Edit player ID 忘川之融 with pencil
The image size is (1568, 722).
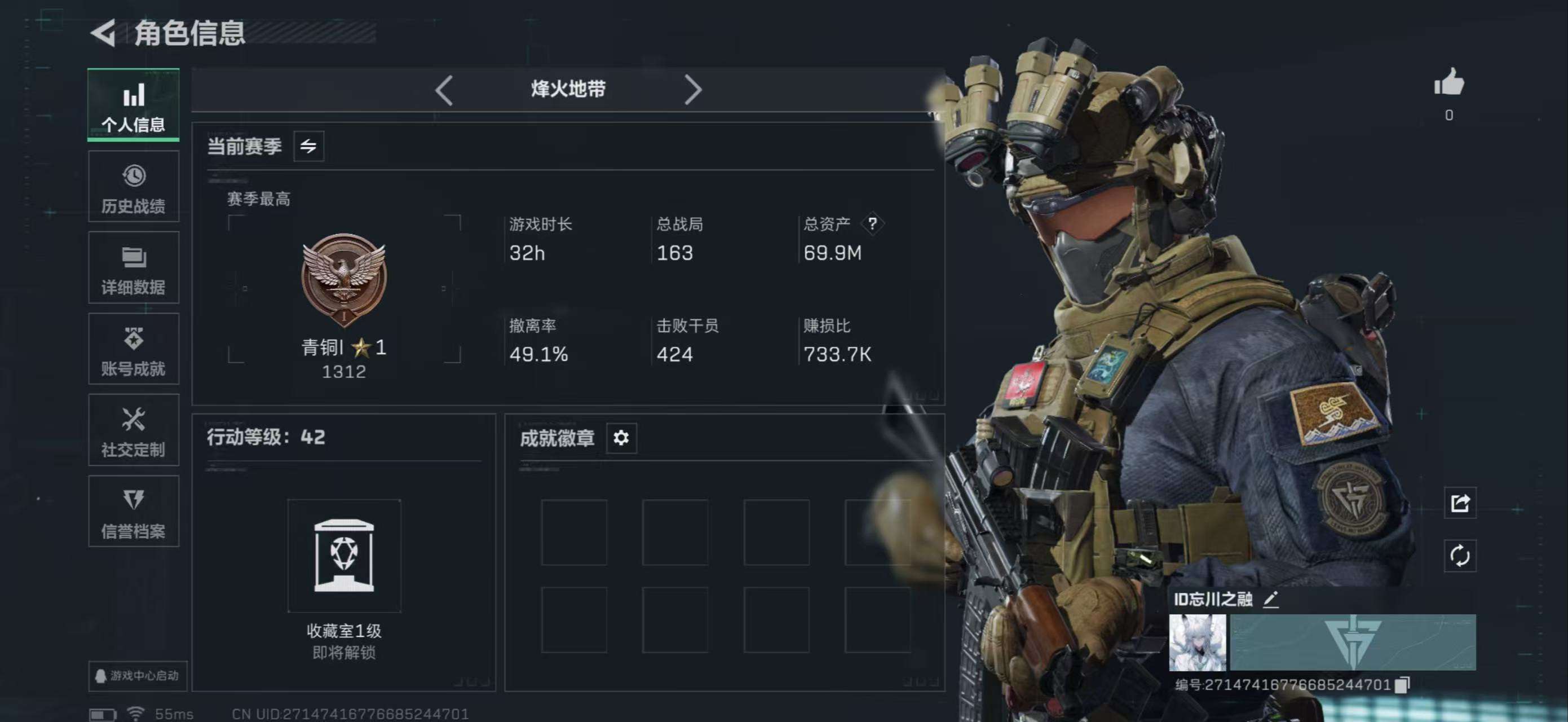(x=1270, y=600)
